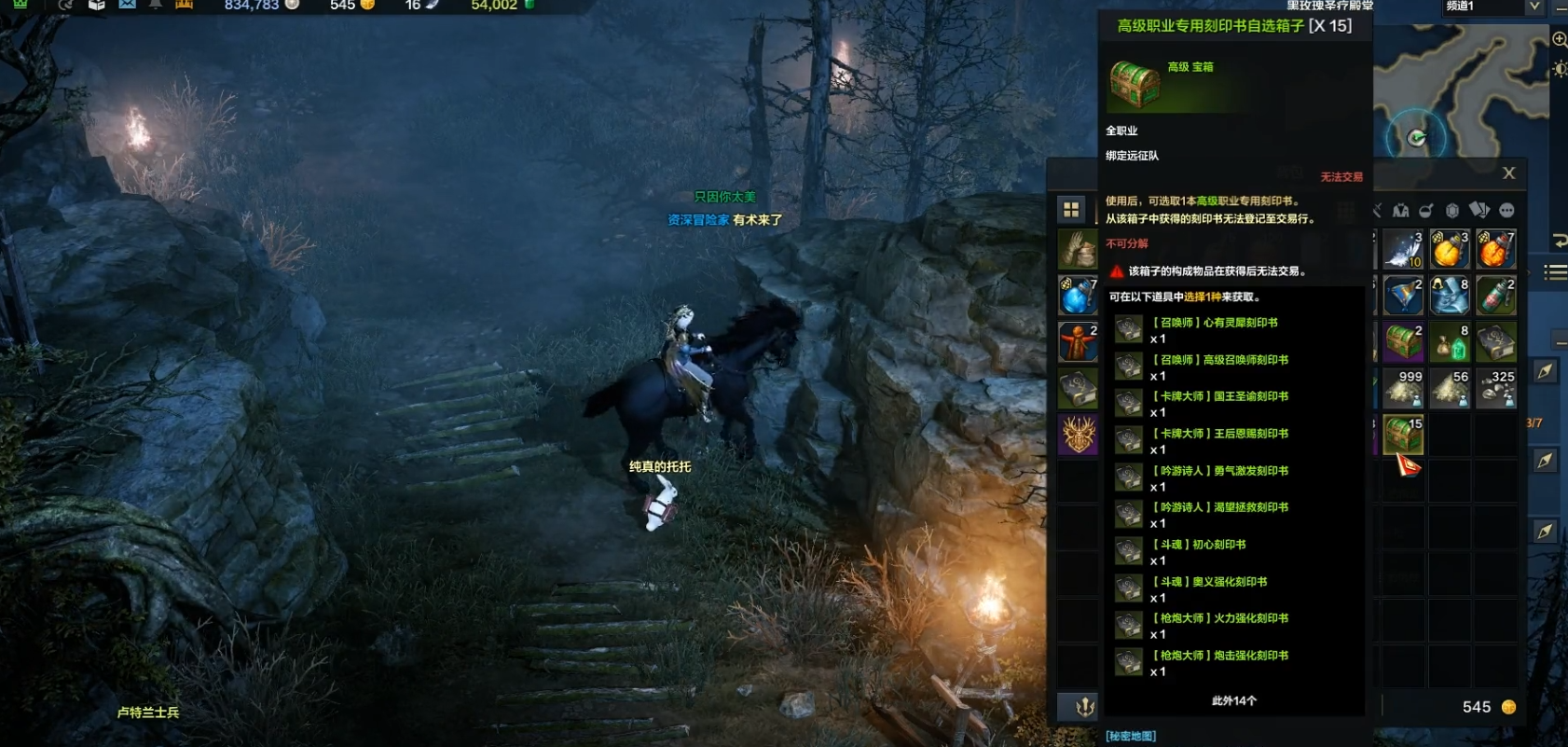
Task: Open the mail envelope icon
Action: tap(127, 5)
